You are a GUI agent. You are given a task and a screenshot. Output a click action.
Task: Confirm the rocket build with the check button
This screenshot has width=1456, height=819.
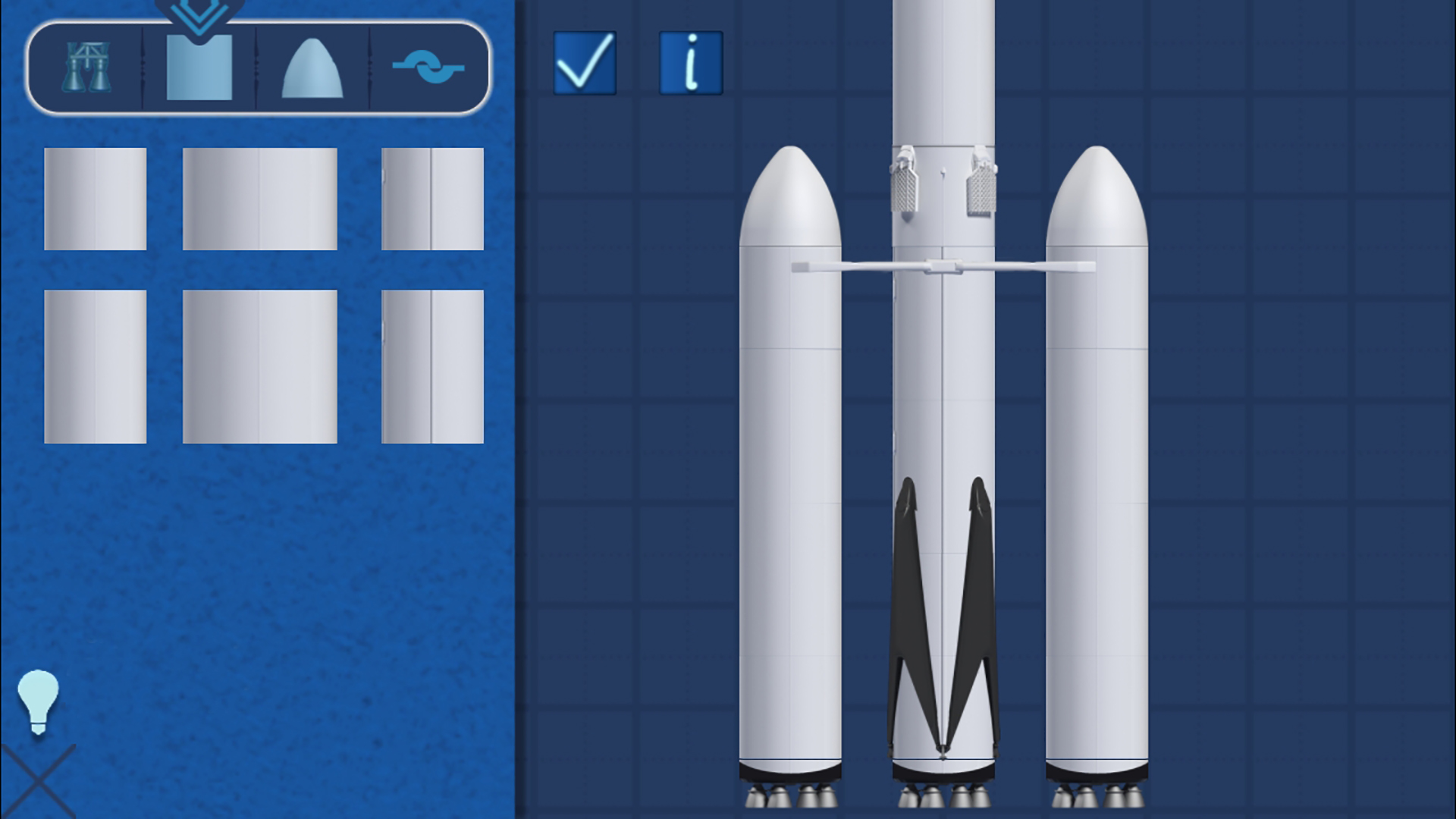tap(584, 62)
